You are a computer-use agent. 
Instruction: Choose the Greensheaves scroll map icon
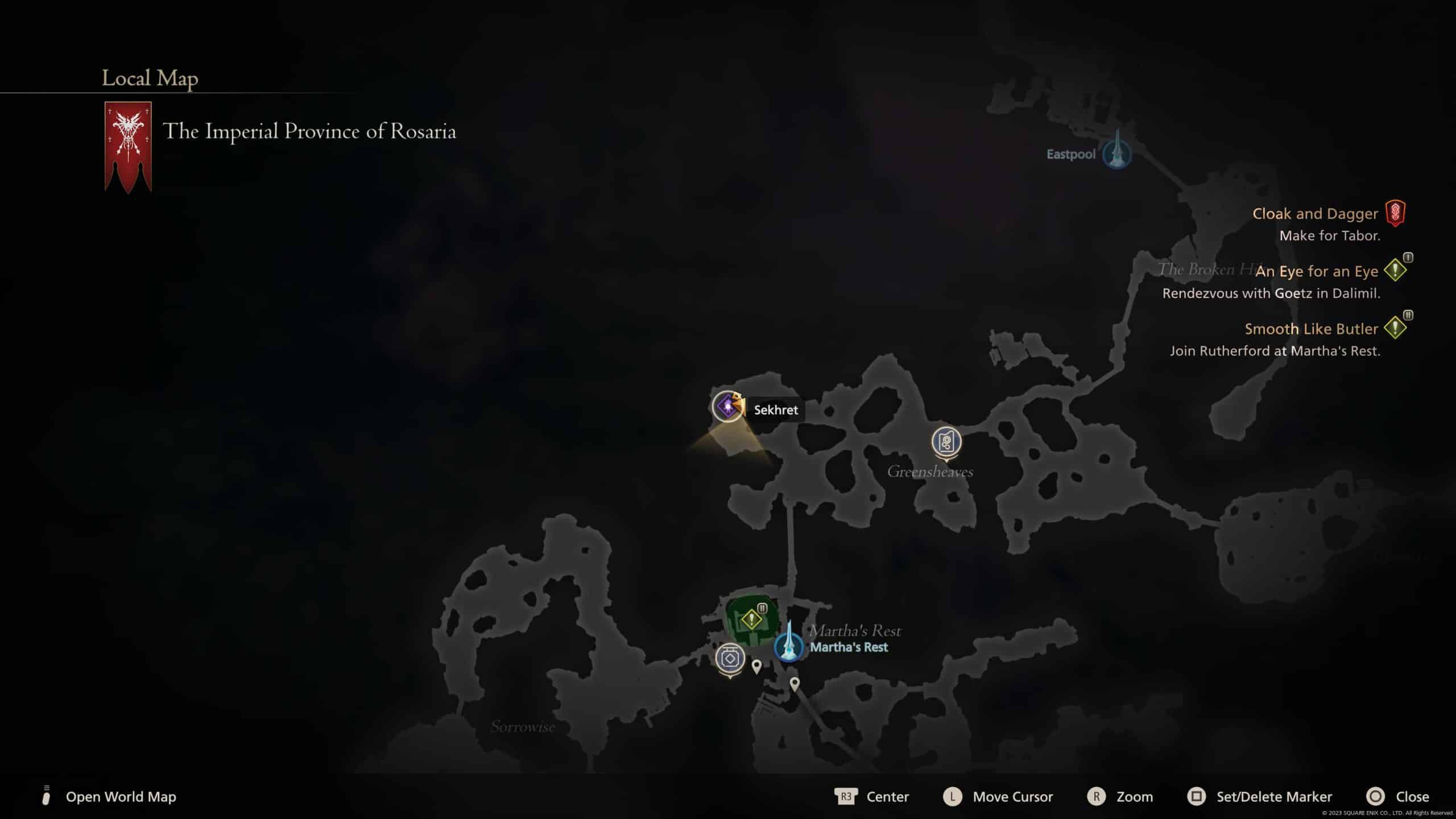946,442
